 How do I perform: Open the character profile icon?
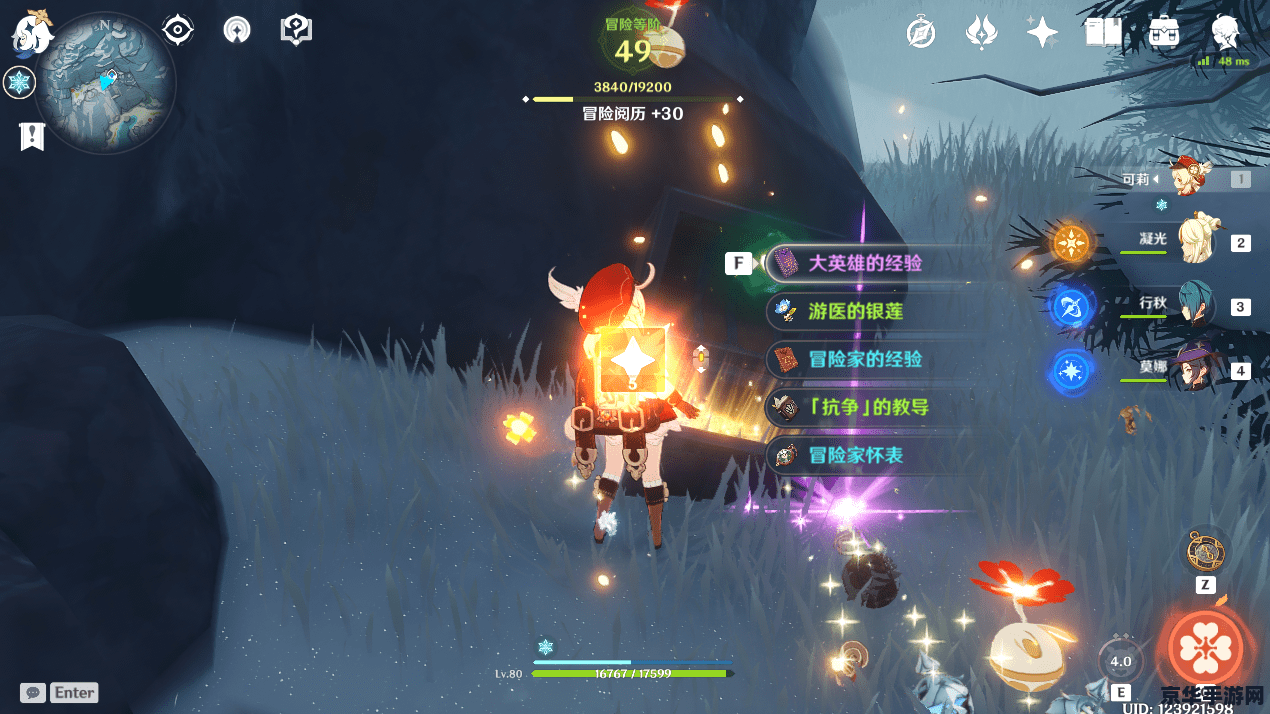click(1225, 32)
